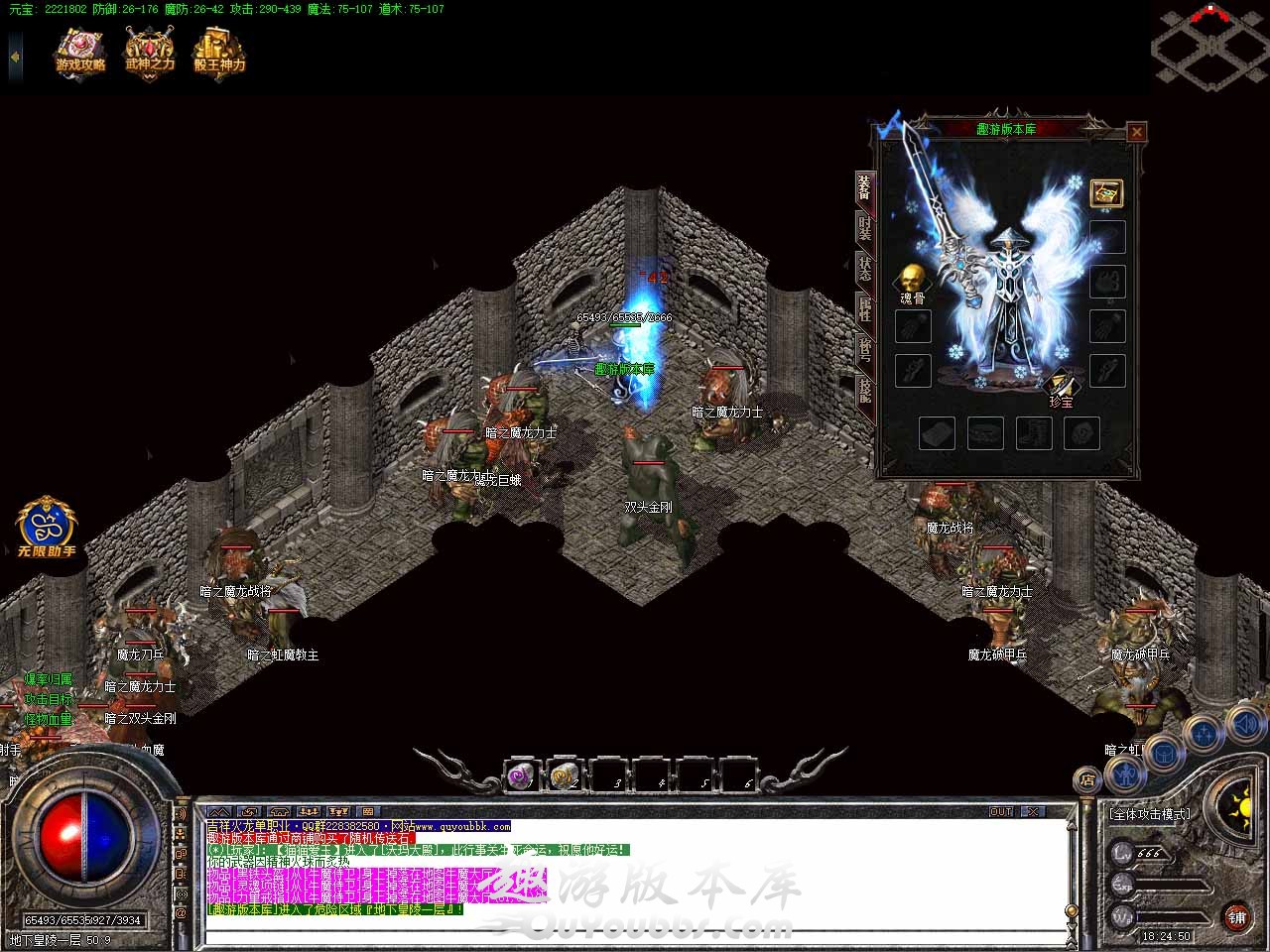Select the 珍宝 treasure slot
Viewport: 1270px width, 952px height.
pyautogui.click(x=1062, y=385)
